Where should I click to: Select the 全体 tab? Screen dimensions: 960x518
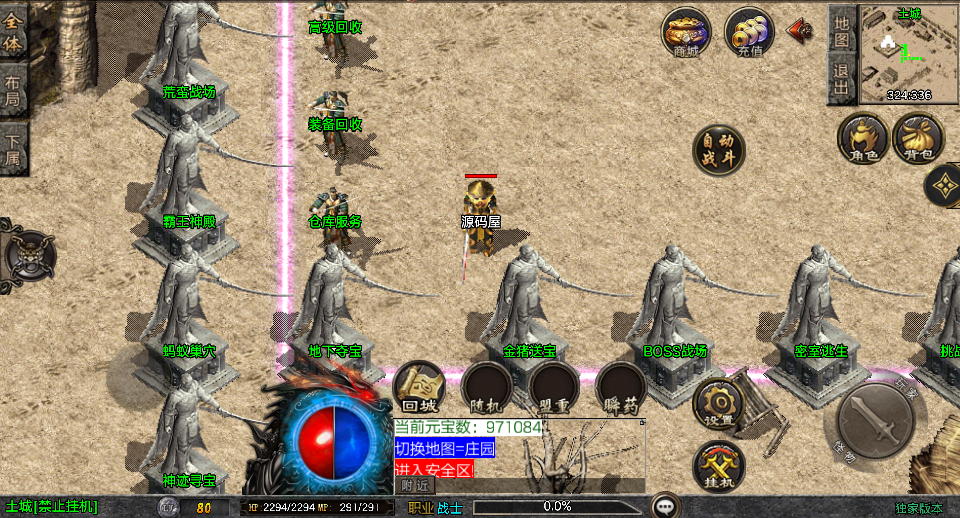[x=14, y=35]
